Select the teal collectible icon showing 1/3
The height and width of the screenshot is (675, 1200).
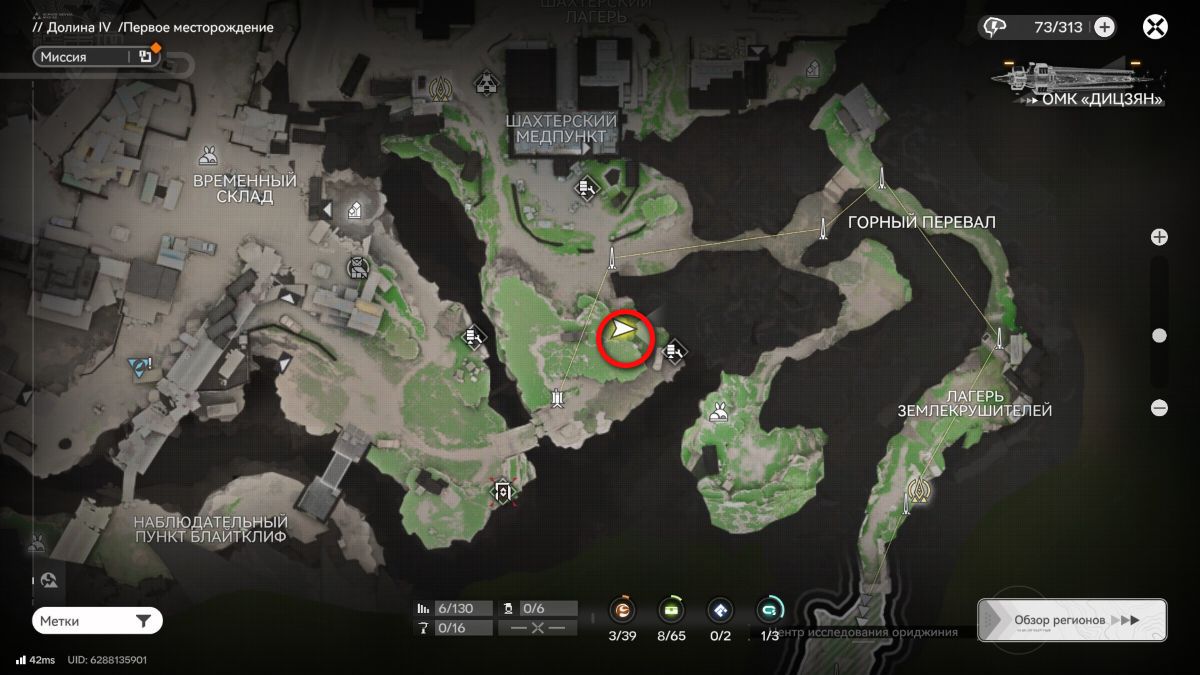coord(769,610)
